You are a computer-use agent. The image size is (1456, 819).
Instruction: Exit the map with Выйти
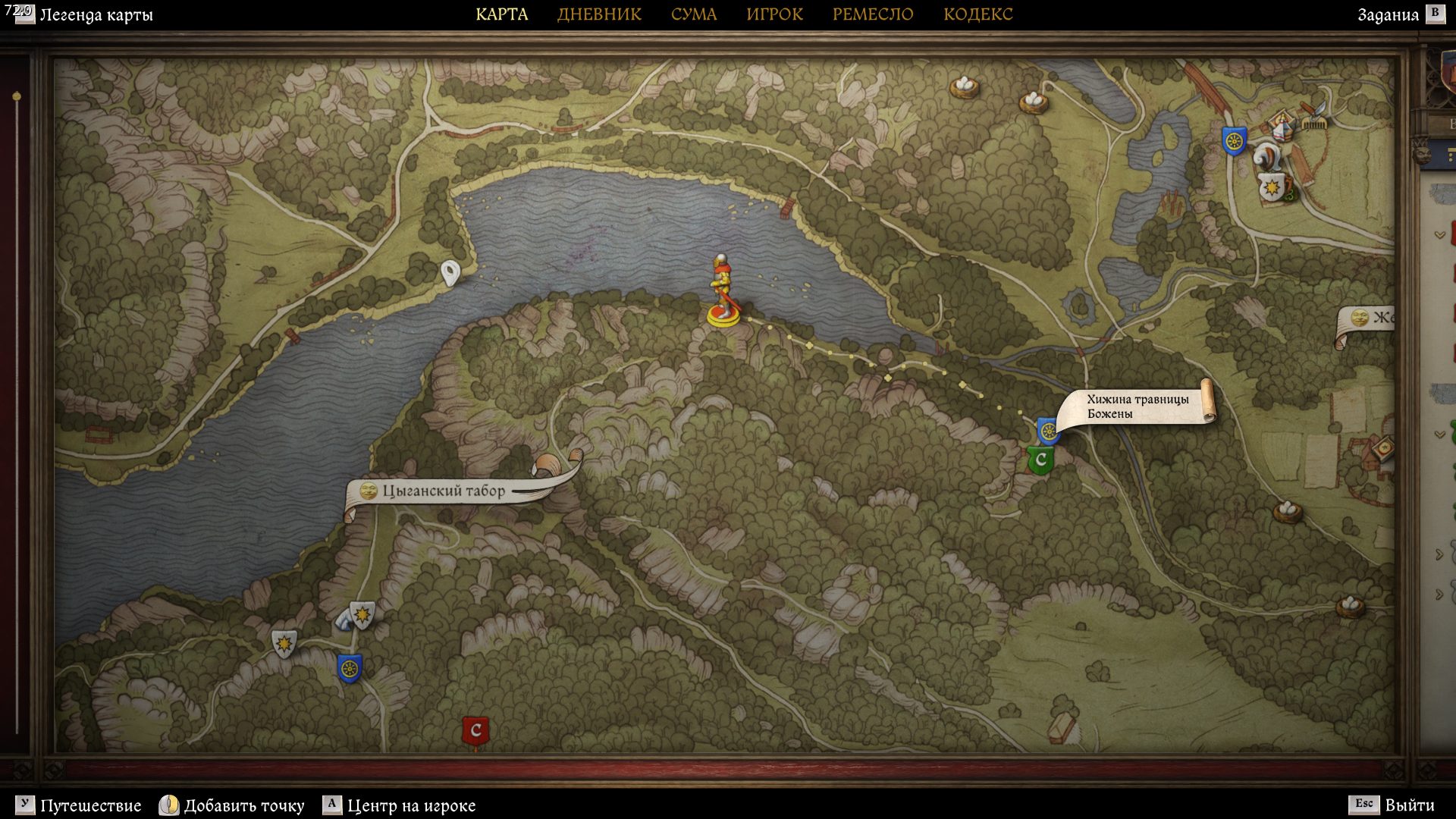(x=1409, y=805)
